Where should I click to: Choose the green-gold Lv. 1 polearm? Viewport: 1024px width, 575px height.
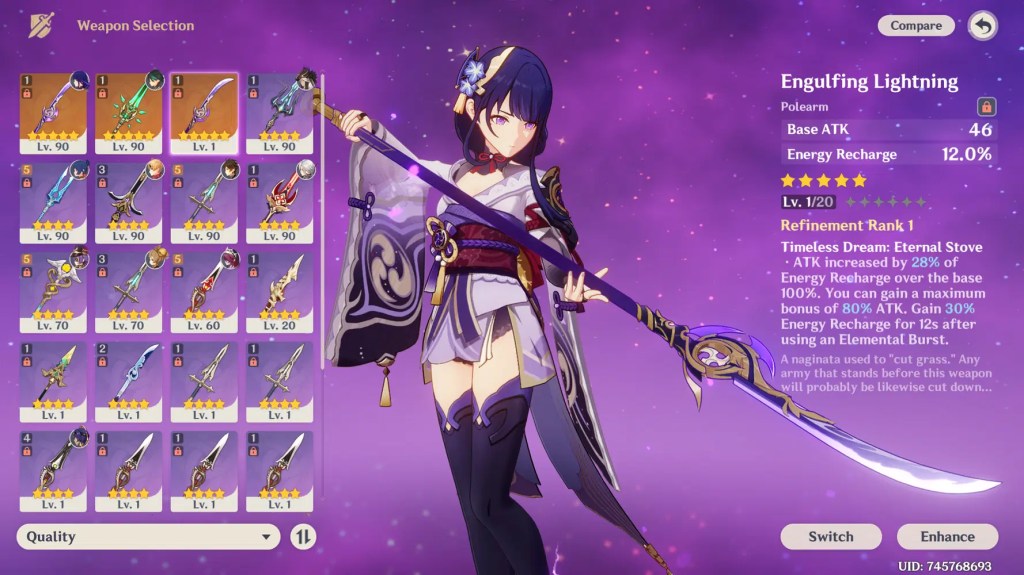[53, 379]
